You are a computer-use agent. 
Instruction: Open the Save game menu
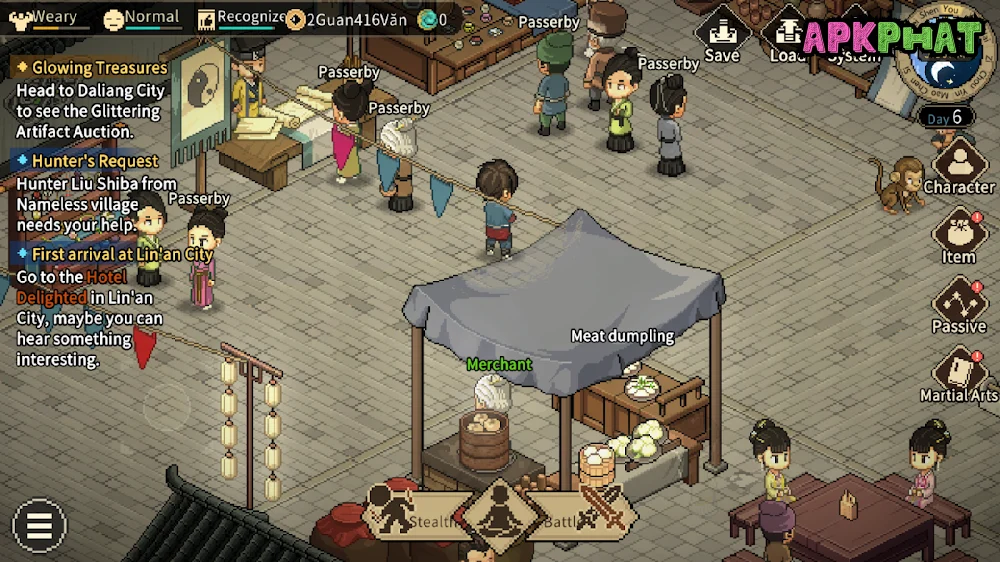721,36
